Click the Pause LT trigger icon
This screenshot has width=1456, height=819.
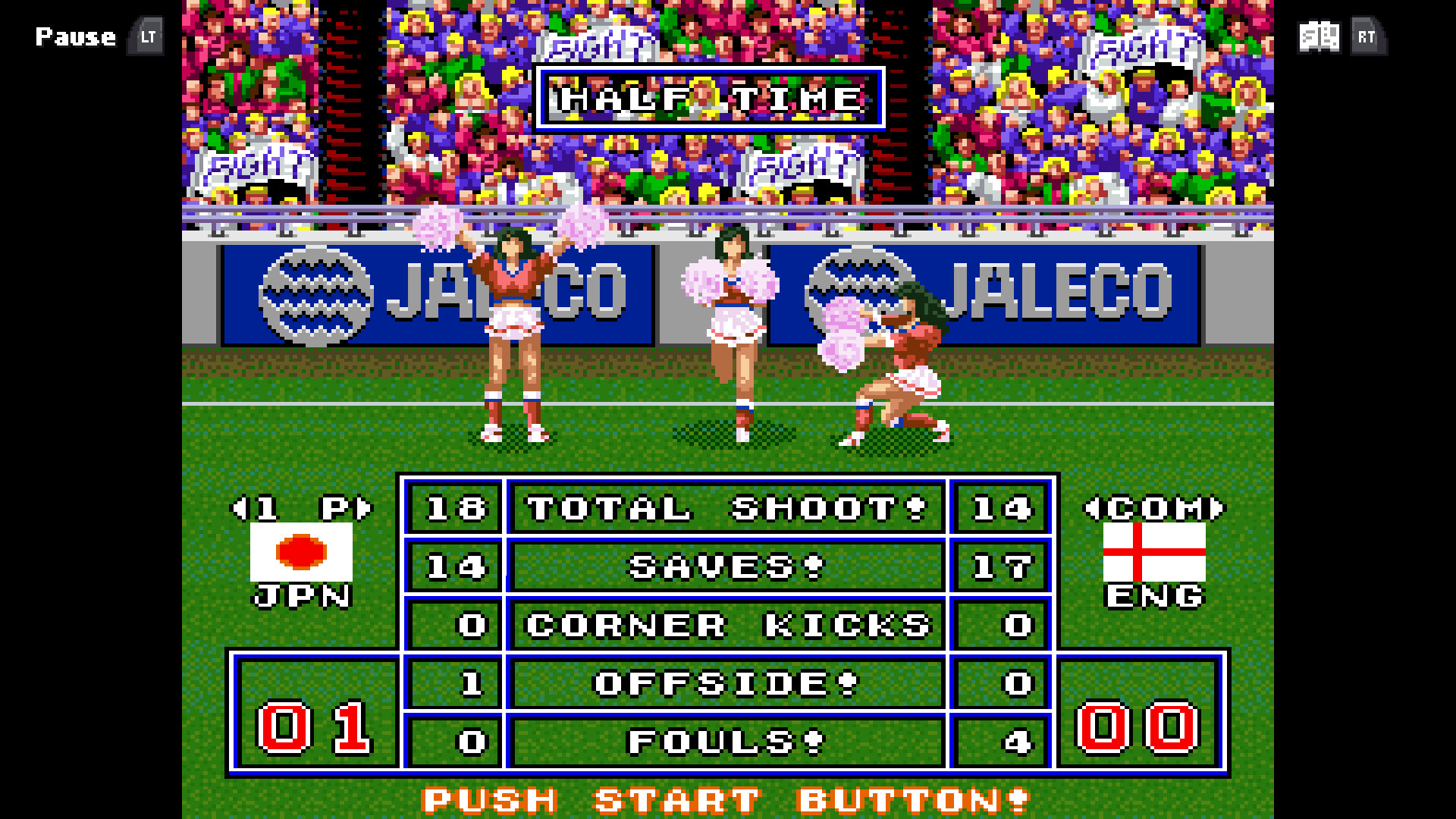tap(145, 36)
